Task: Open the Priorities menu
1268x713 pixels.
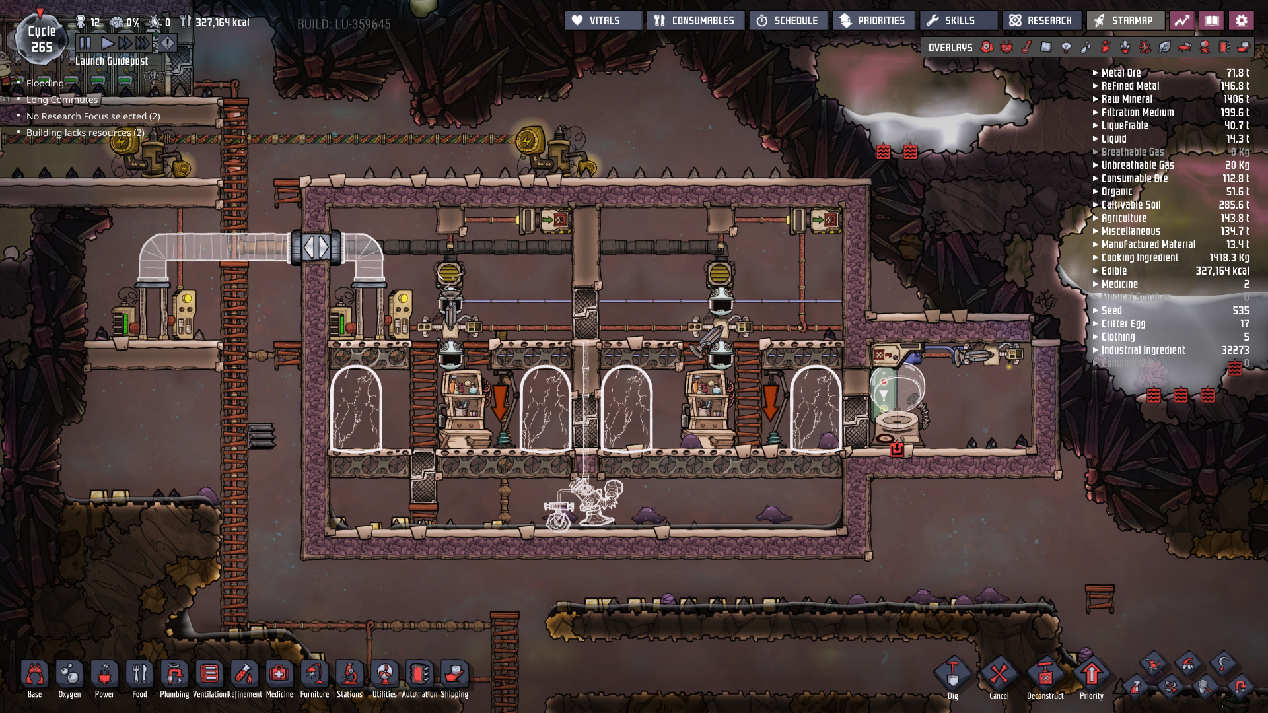Action: click(x=875, y=20)
